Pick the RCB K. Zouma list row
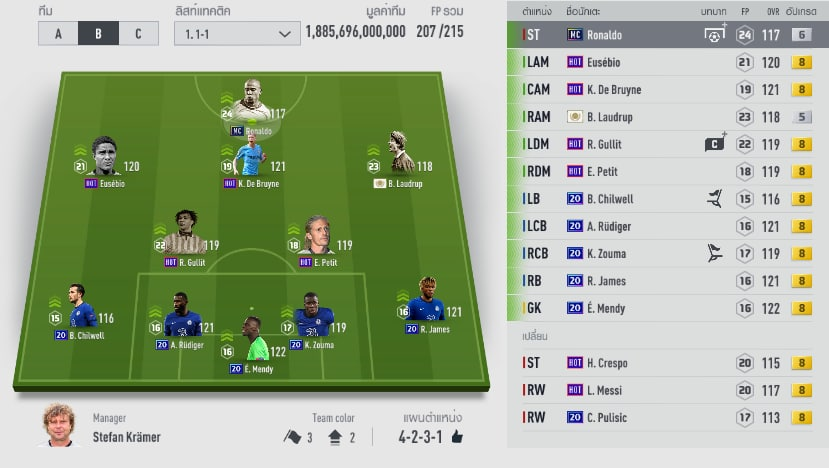 click(667, 253)
